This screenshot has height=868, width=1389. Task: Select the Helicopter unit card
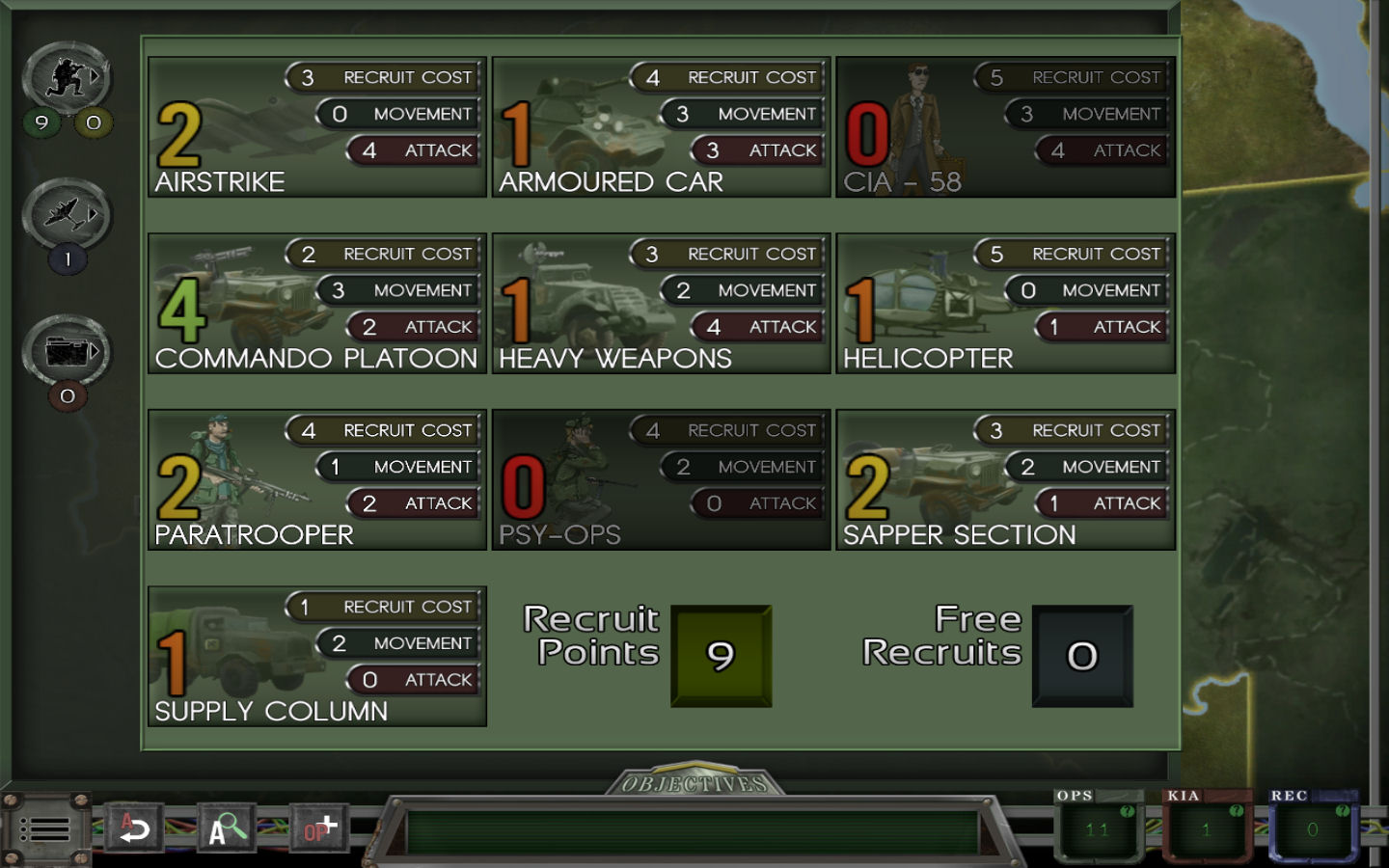pyautogui.click(x=1005, y=304)
